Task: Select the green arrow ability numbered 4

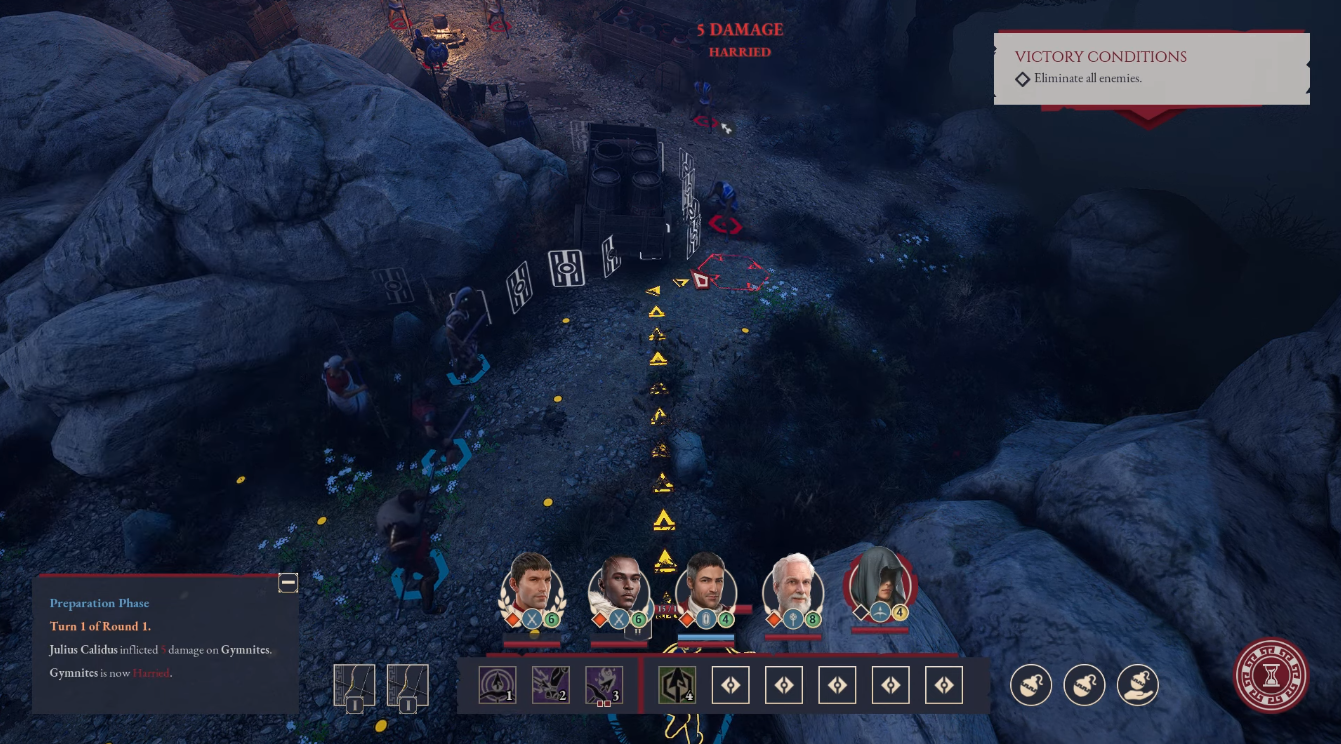Action: (677, 686)
